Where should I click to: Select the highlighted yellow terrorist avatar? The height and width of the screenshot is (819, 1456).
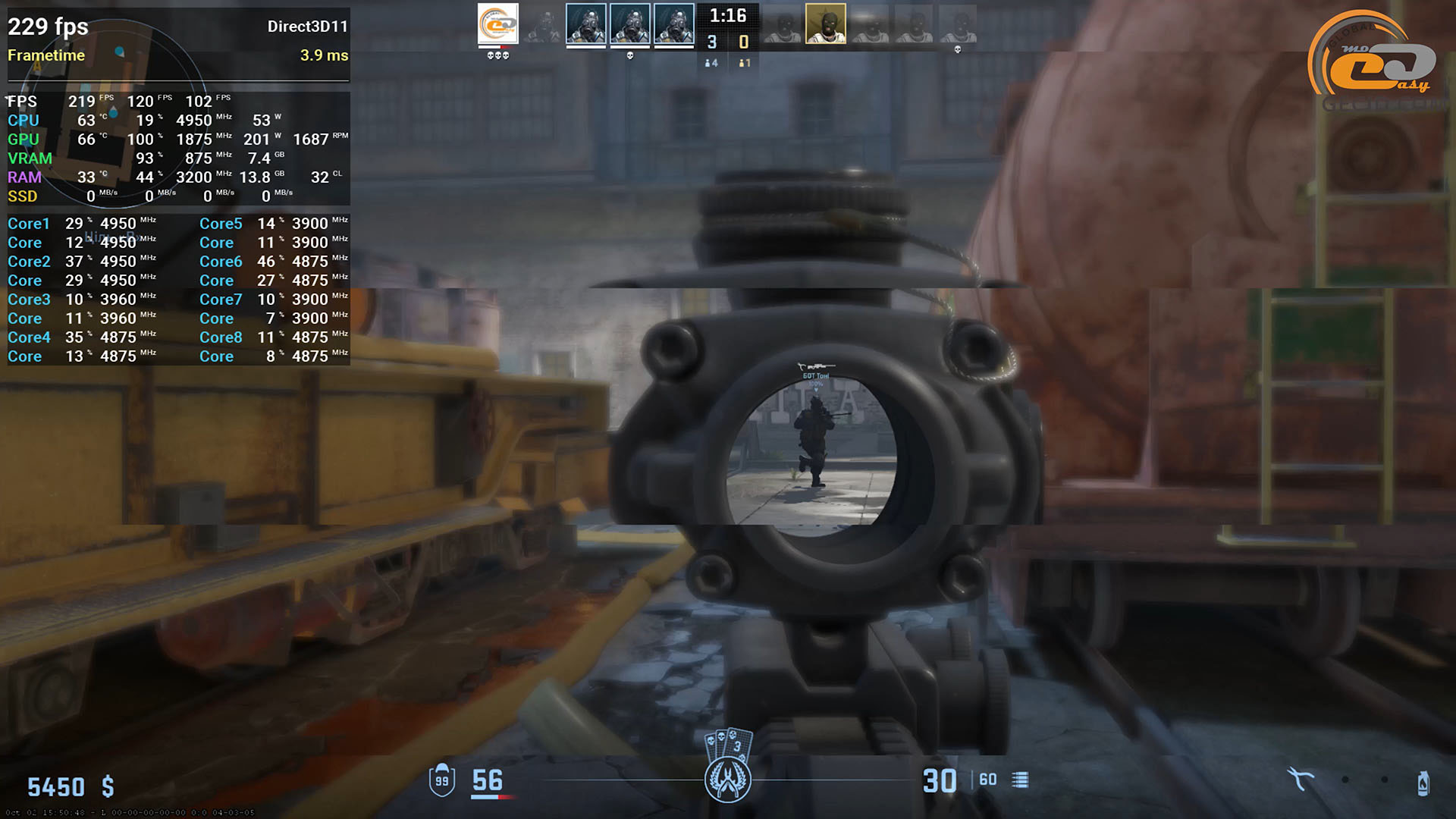click(x=825, y=24)
